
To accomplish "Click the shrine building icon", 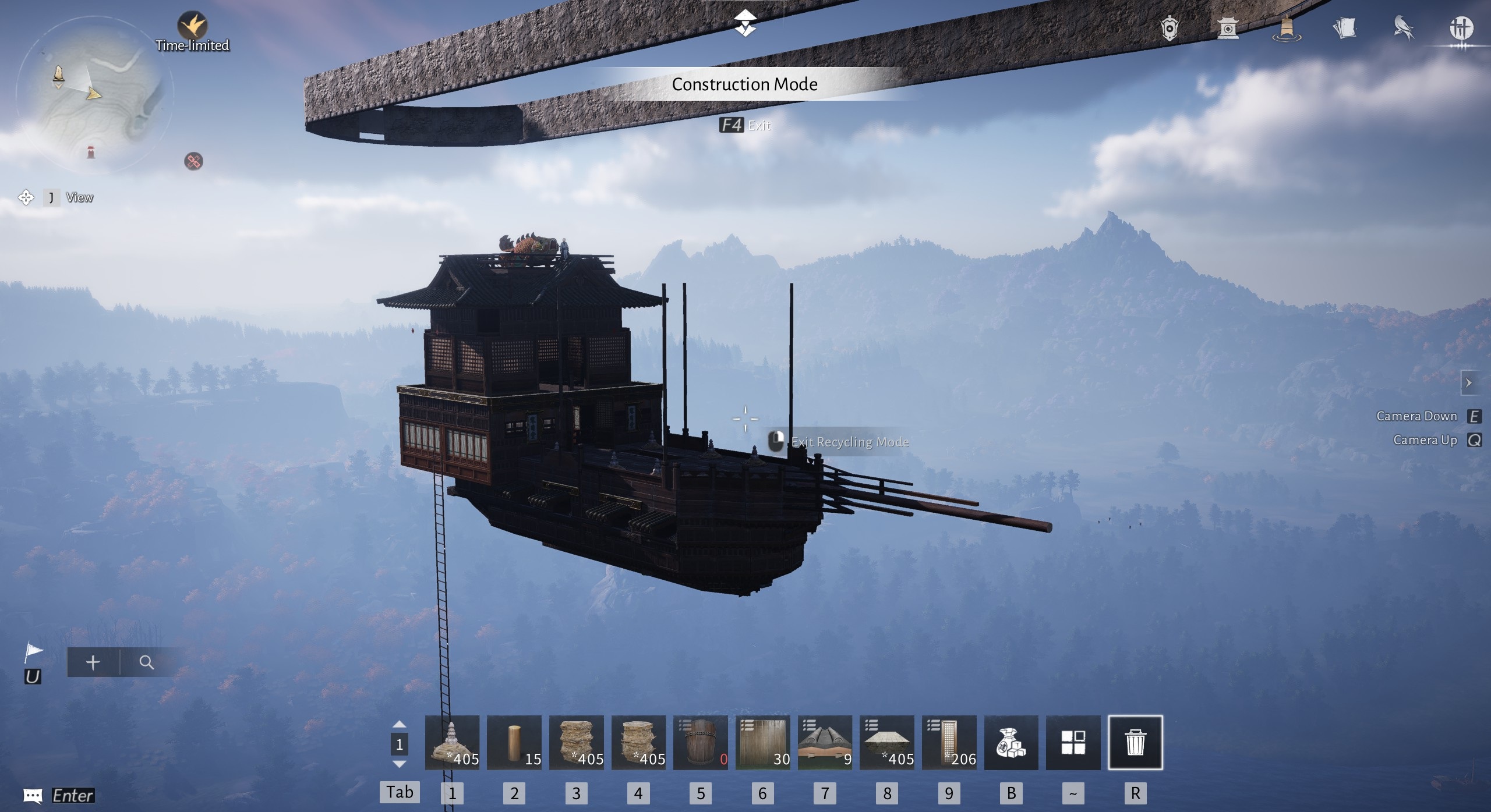I will [1228, 28].
